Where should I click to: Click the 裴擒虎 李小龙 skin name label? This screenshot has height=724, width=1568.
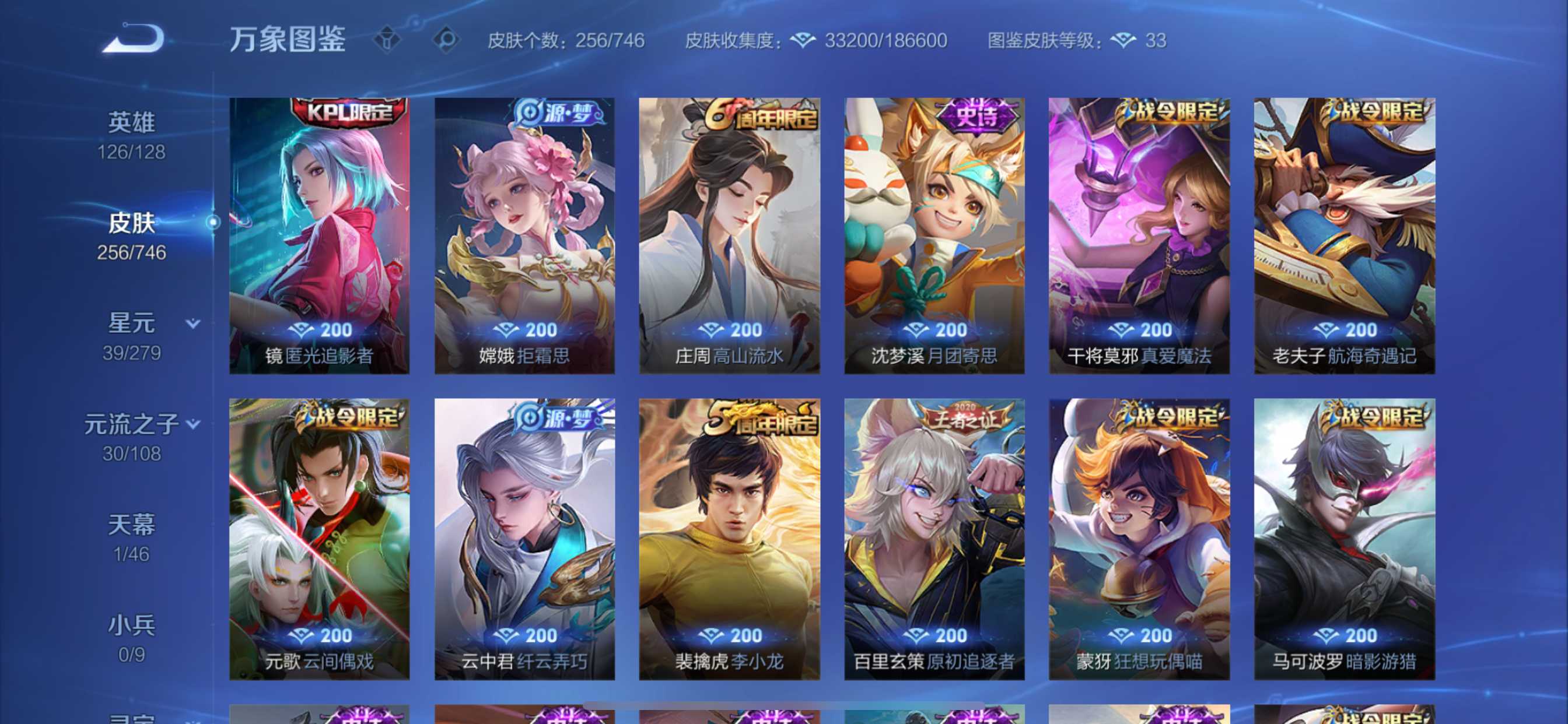tap(731, 663)
